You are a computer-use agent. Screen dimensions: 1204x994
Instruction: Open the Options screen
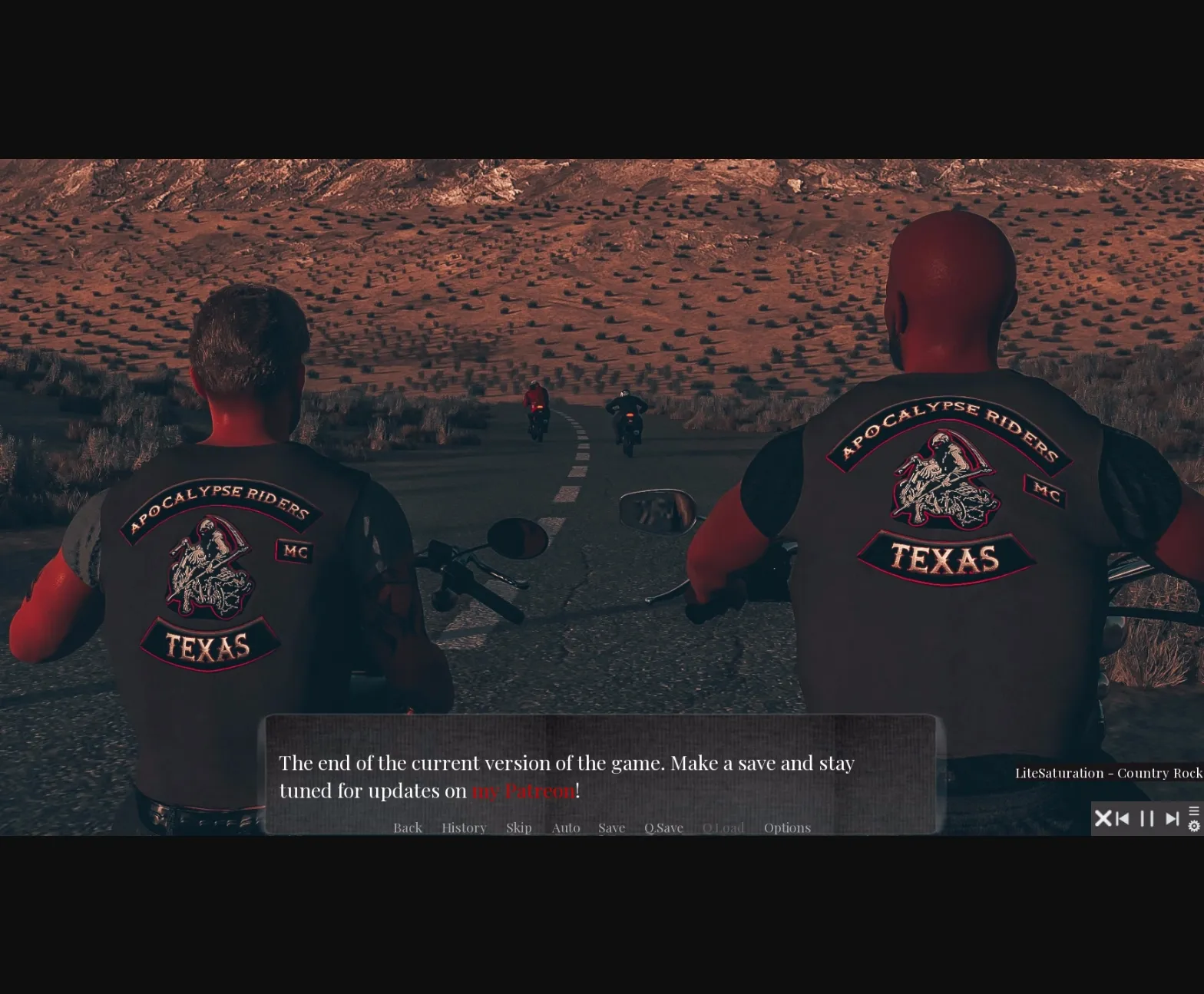point(787,827)
